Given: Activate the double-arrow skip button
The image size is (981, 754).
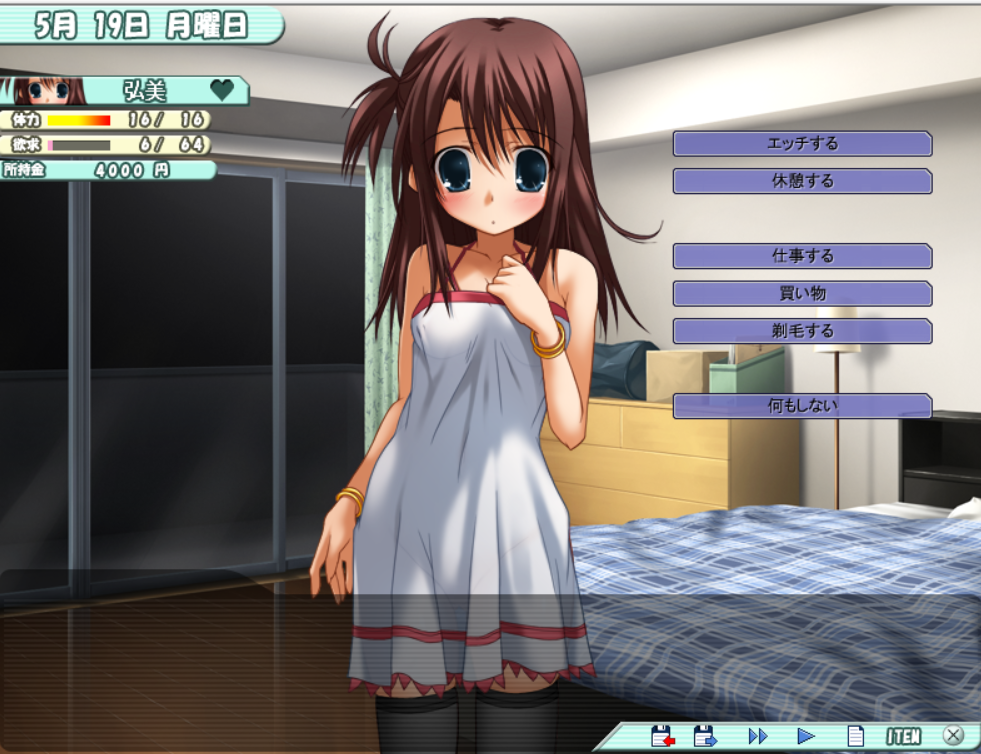Looking at the screenshot, I should pyautogui.click(x=758, y=736).
